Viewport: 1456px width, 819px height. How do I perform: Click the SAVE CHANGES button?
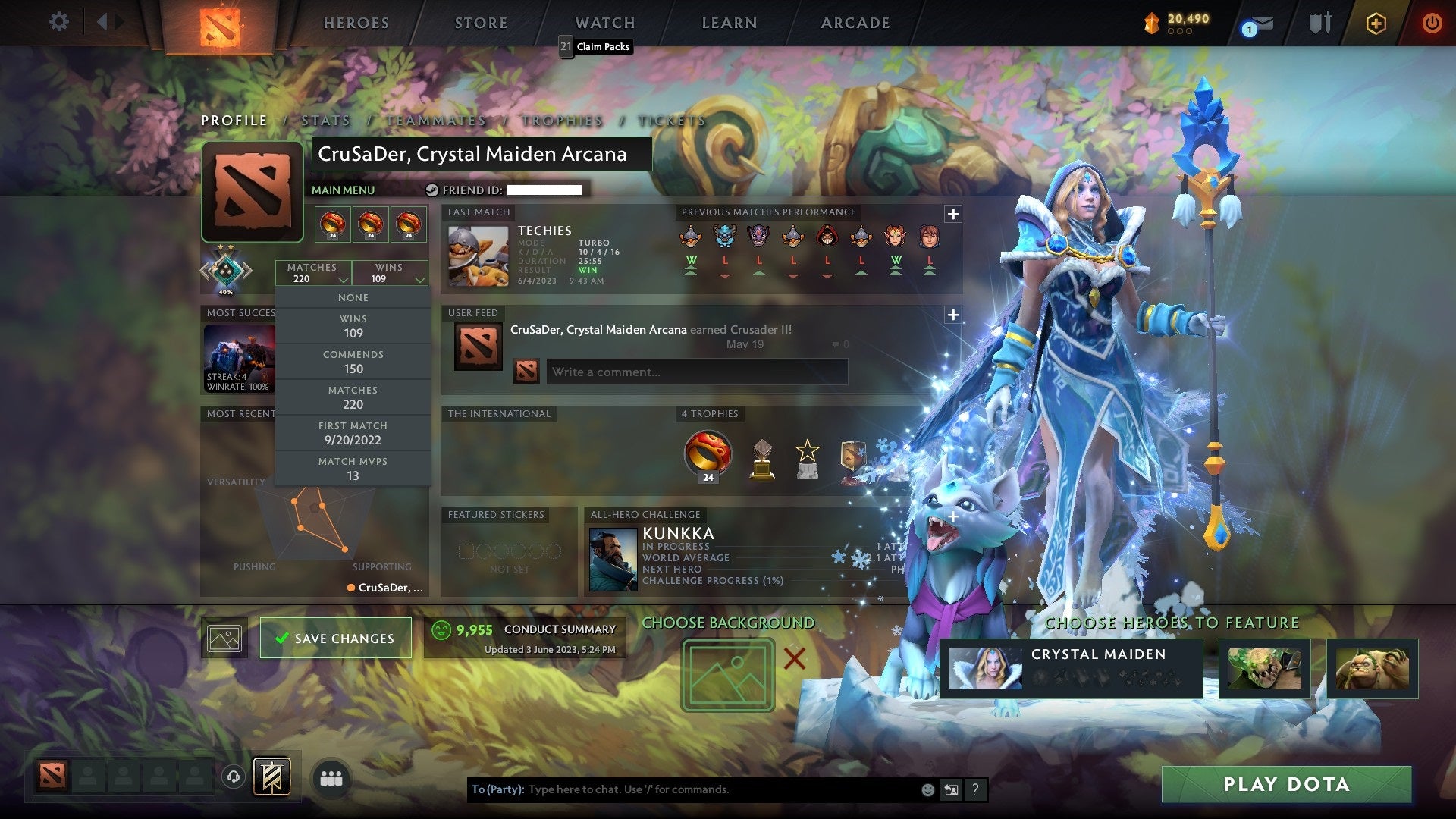click(x=336, y=638)
